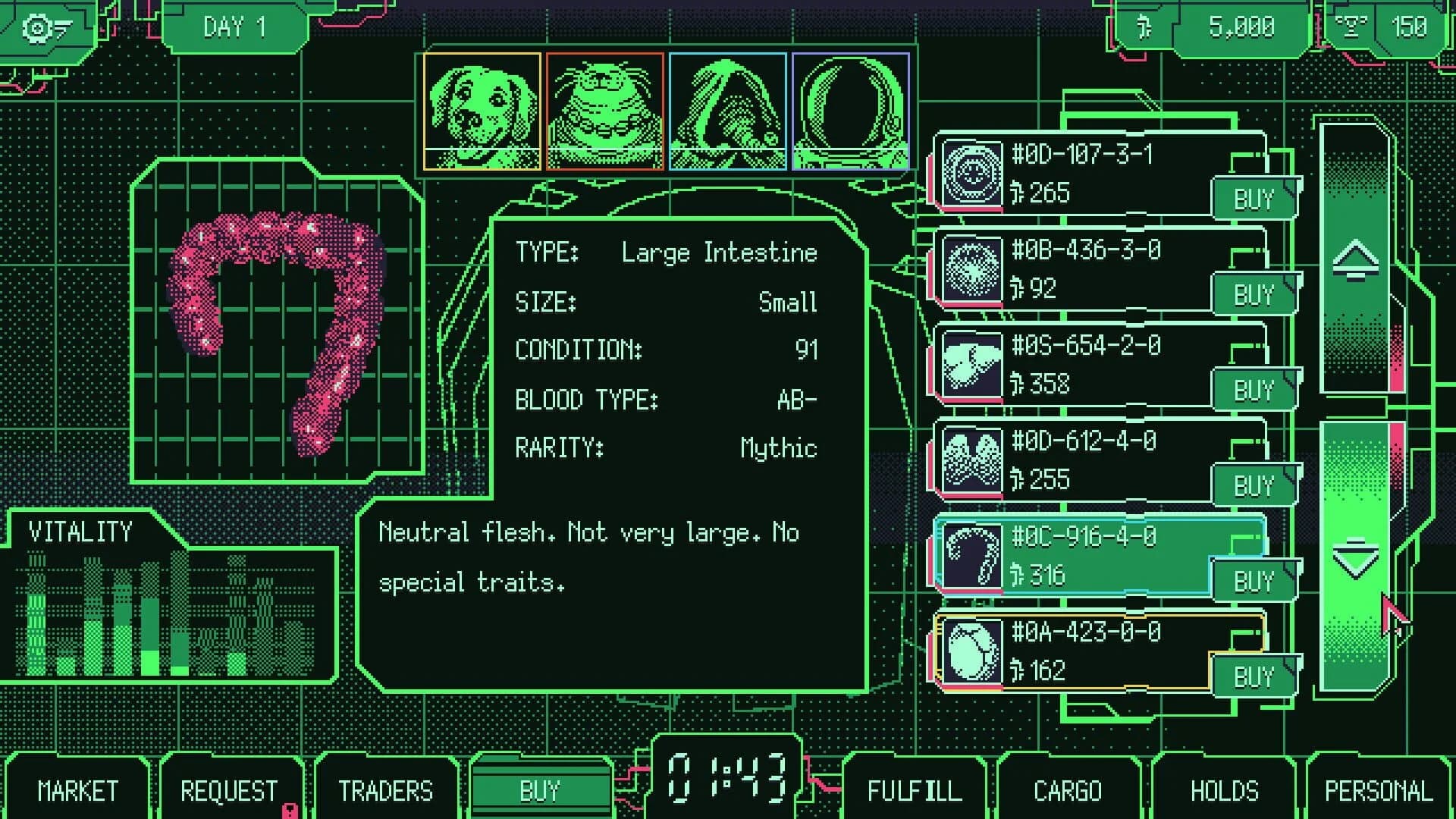Click the astronaut helmet portrait
This screenshot has width=1456, height=819.
tap(849, 111)
